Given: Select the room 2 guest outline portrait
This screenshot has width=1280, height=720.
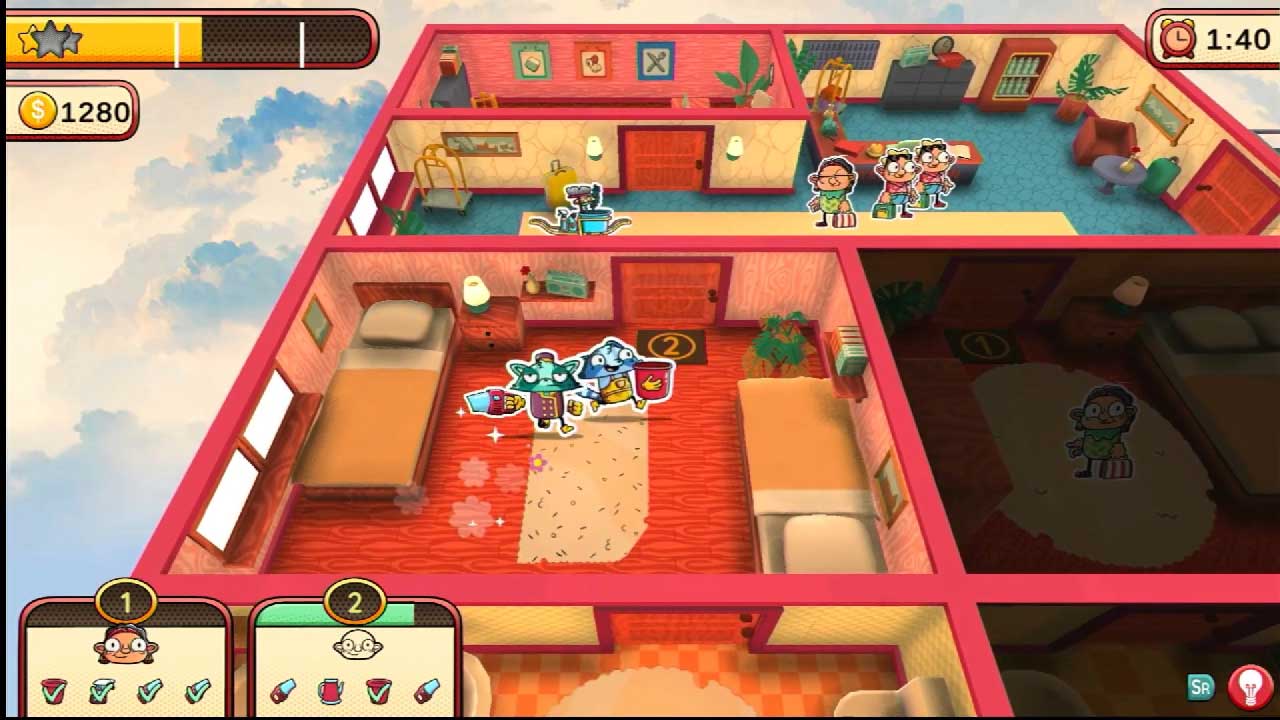Looking at the screenshot, I should point(356,645).
